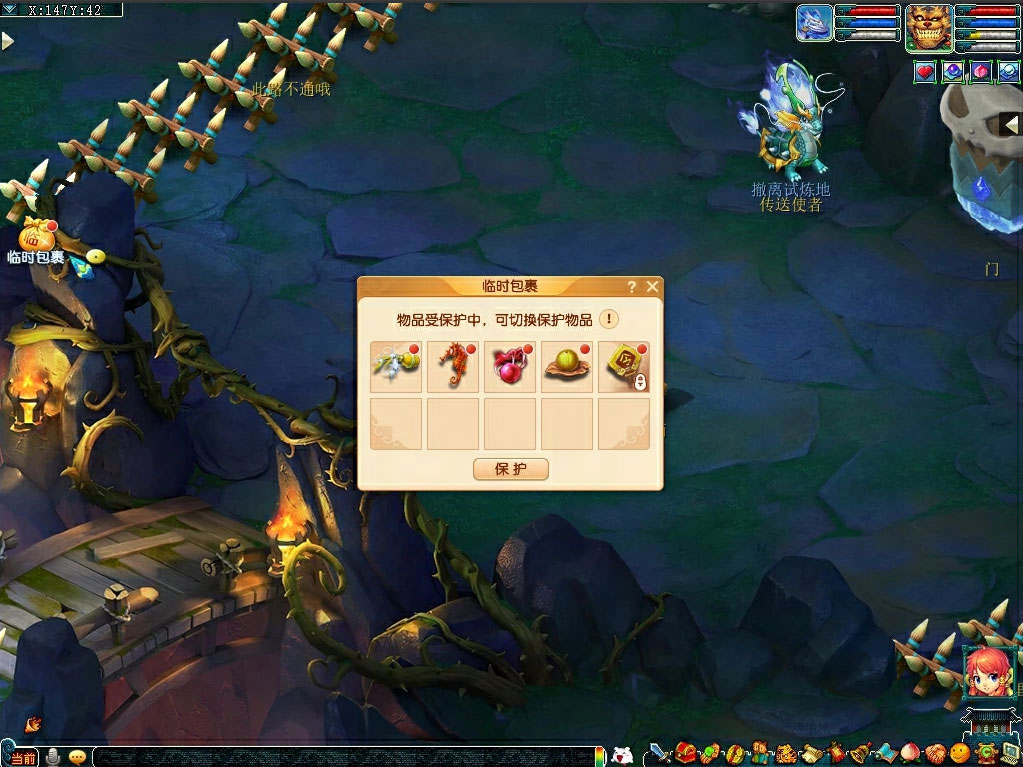Click the 保护 button
Viewport: 1023px width, 767px height.
tap(510, 469)
